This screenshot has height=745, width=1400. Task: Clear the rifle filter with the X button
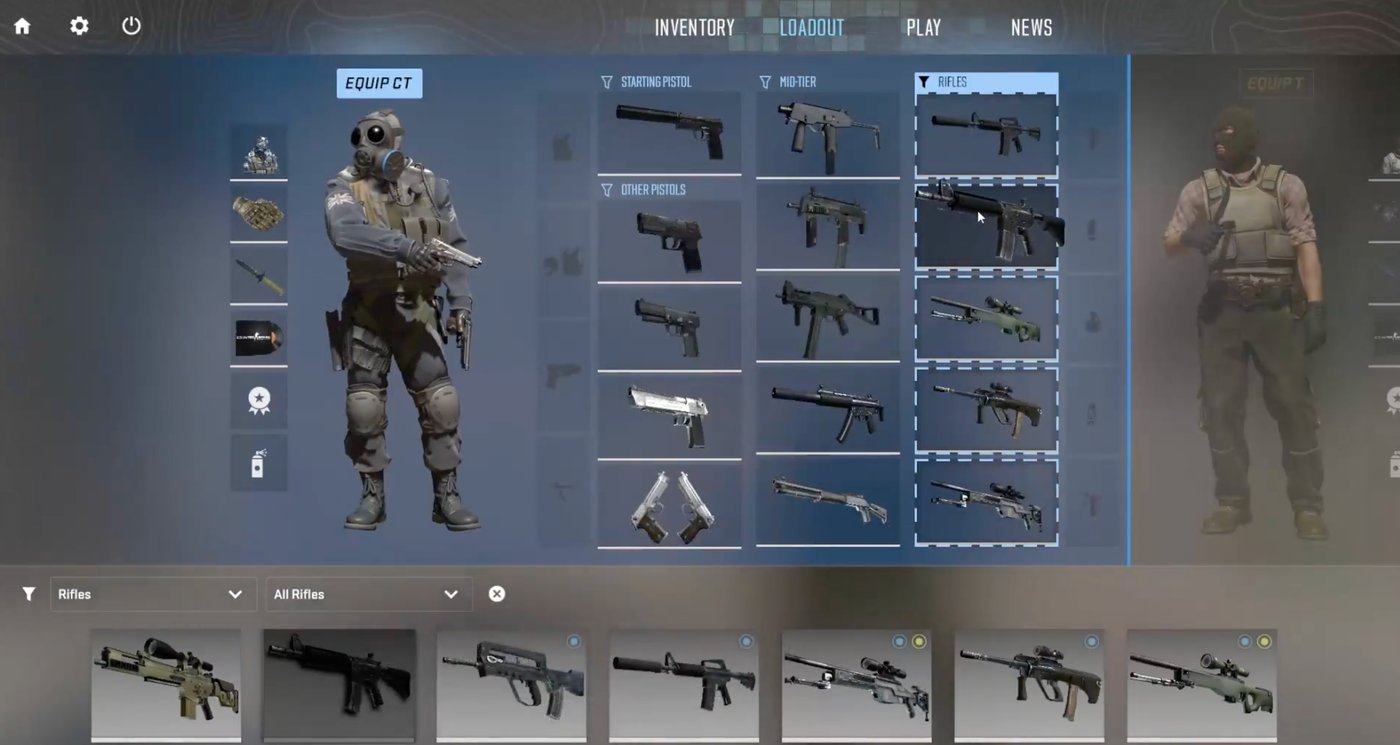(497, 593)
